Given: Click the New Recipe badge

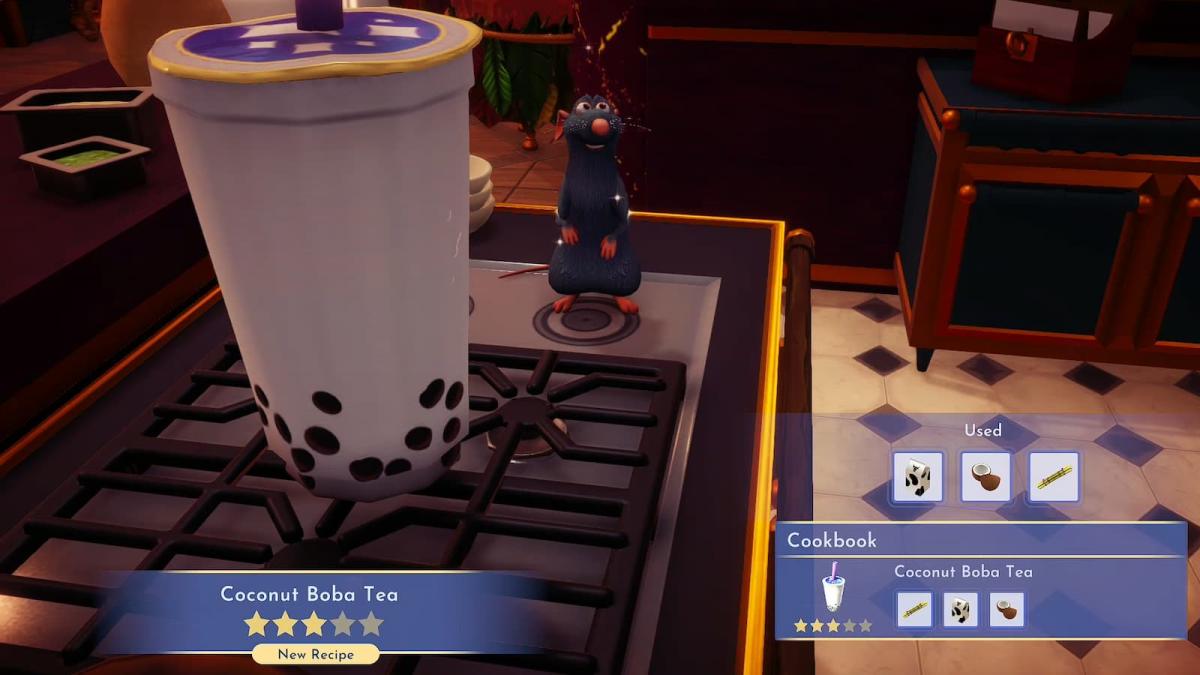Looking at the screenshot, I should 315,654.
